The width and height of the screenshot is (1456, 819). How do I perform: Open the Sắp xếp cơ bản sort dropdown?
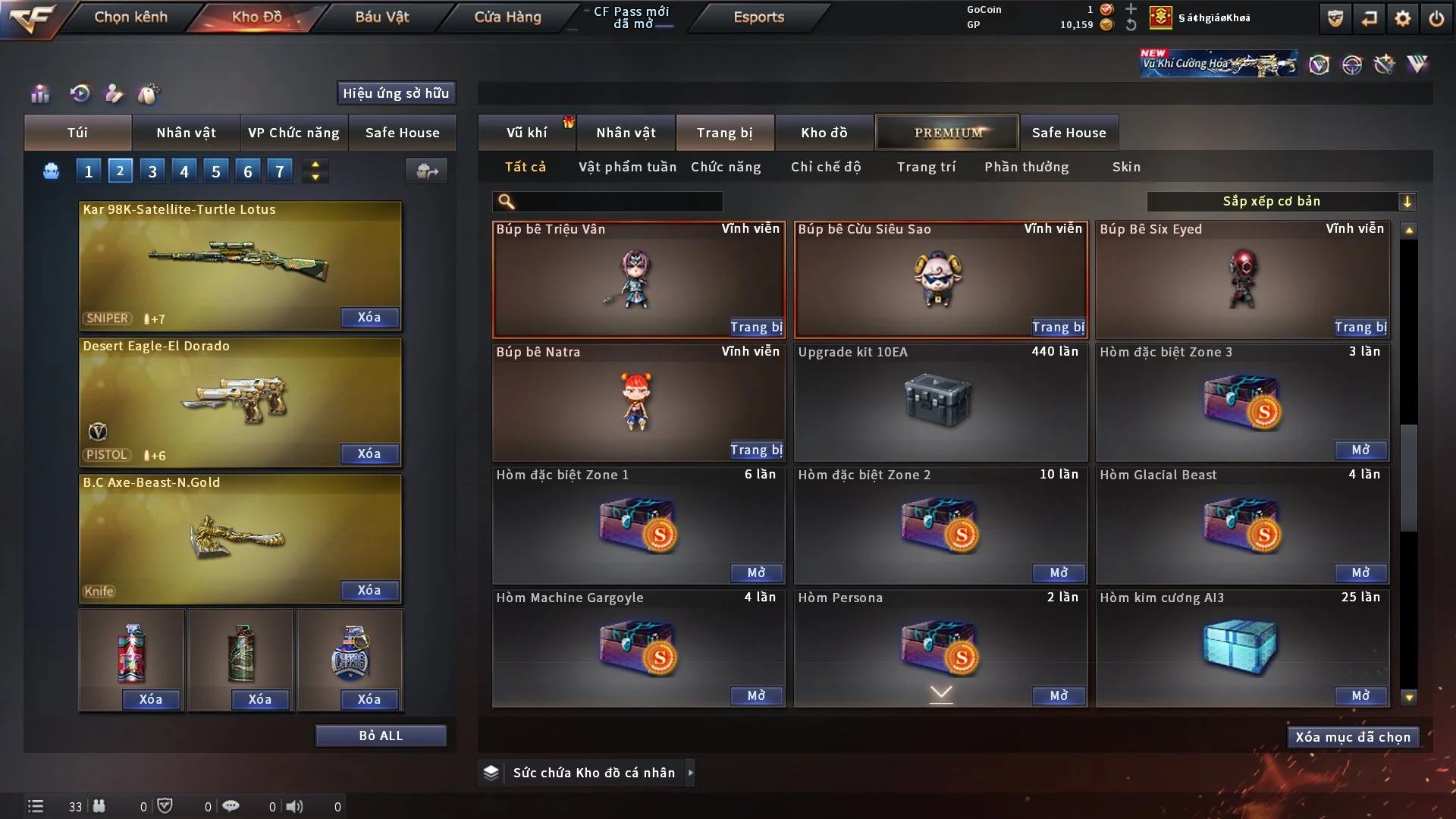coord(1282,202)
